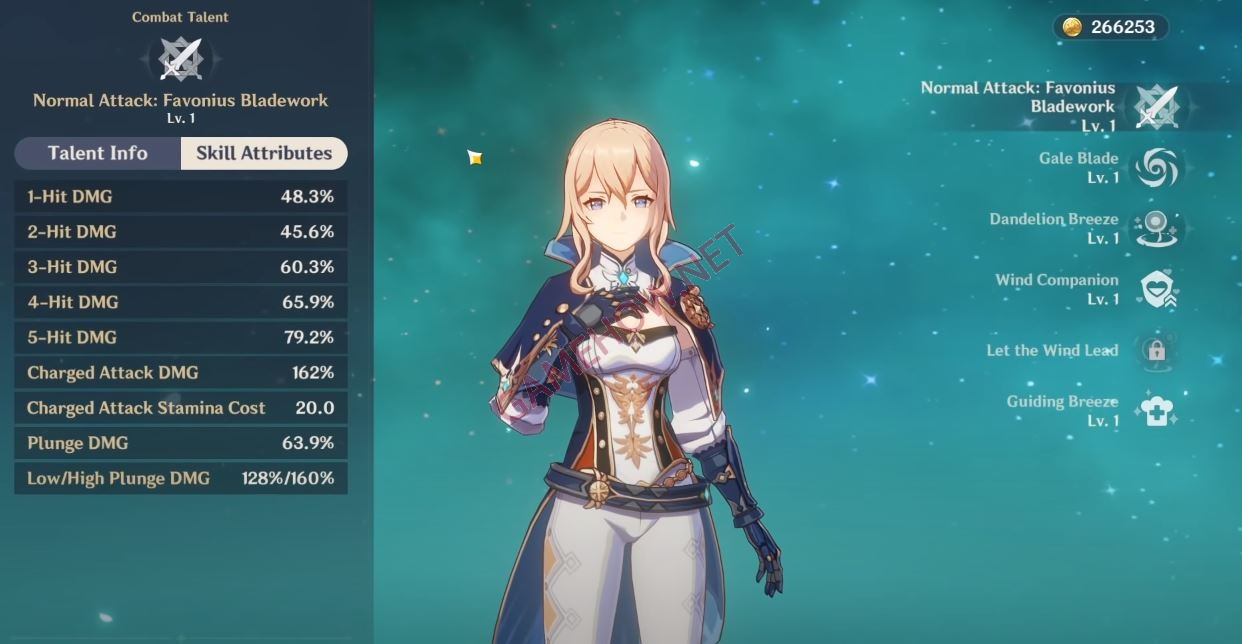Open the Gale Blade talent
The image size is (1242, 644).
(x=1157, y=168)
